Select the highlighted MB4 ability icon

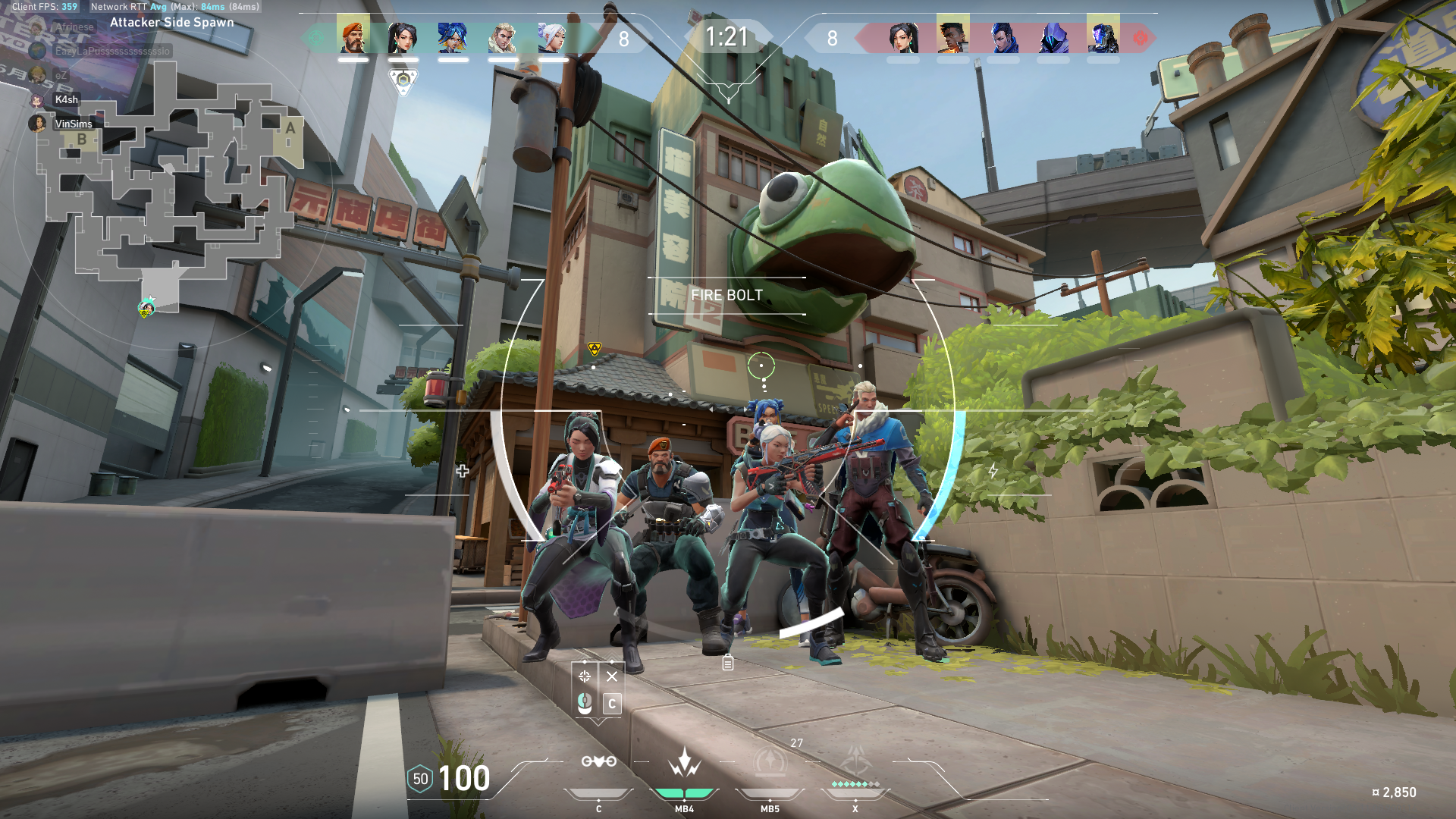point(684,763)
